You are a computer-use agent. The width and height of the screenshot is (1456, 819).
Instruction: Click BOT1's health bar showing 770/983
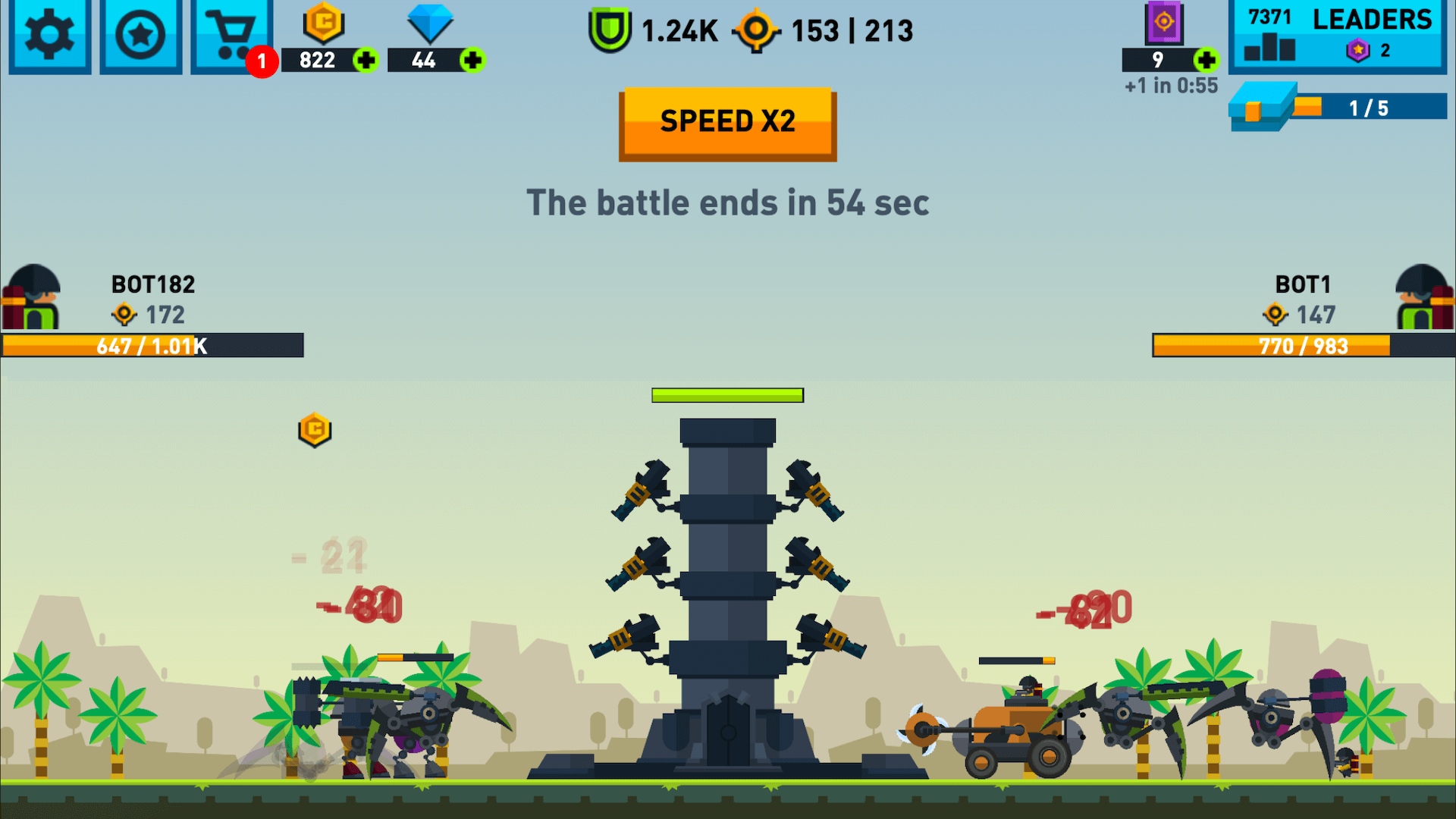point(1306,346)
